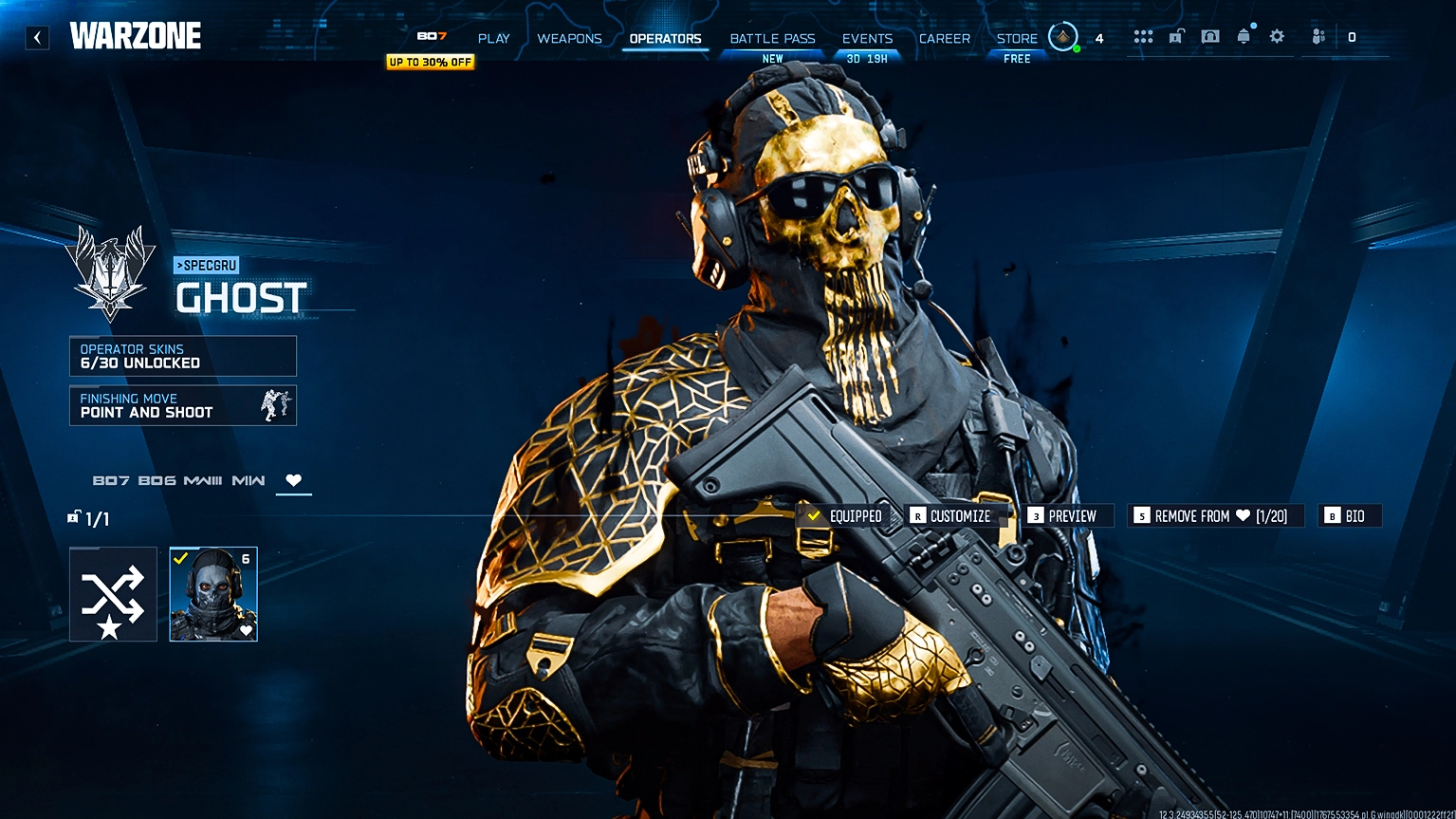
Task: Select the random shuffle skin tile
Action: tap(113, 593)
